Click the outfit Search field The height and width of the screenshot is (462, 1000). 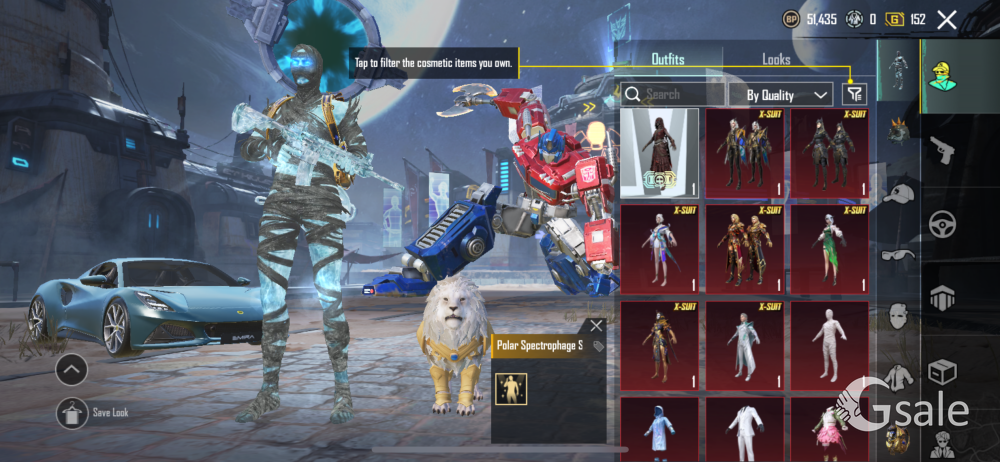[672, 95]
